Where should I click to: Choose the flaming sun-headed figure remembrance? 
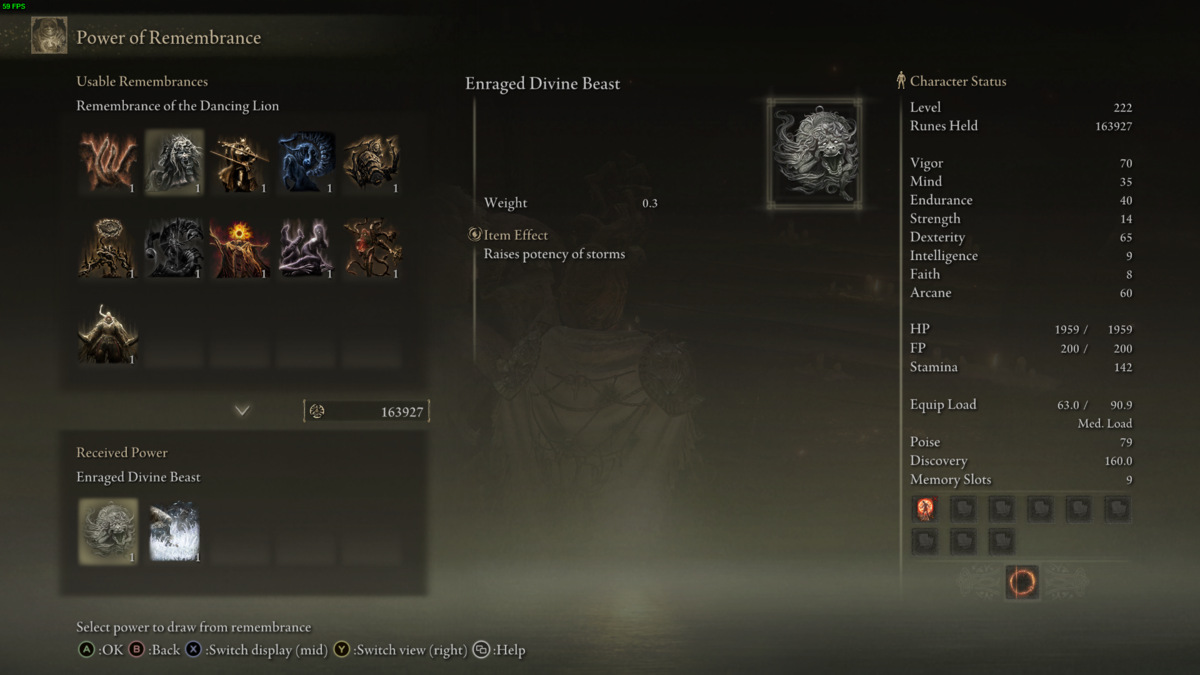tap(240, 247)
